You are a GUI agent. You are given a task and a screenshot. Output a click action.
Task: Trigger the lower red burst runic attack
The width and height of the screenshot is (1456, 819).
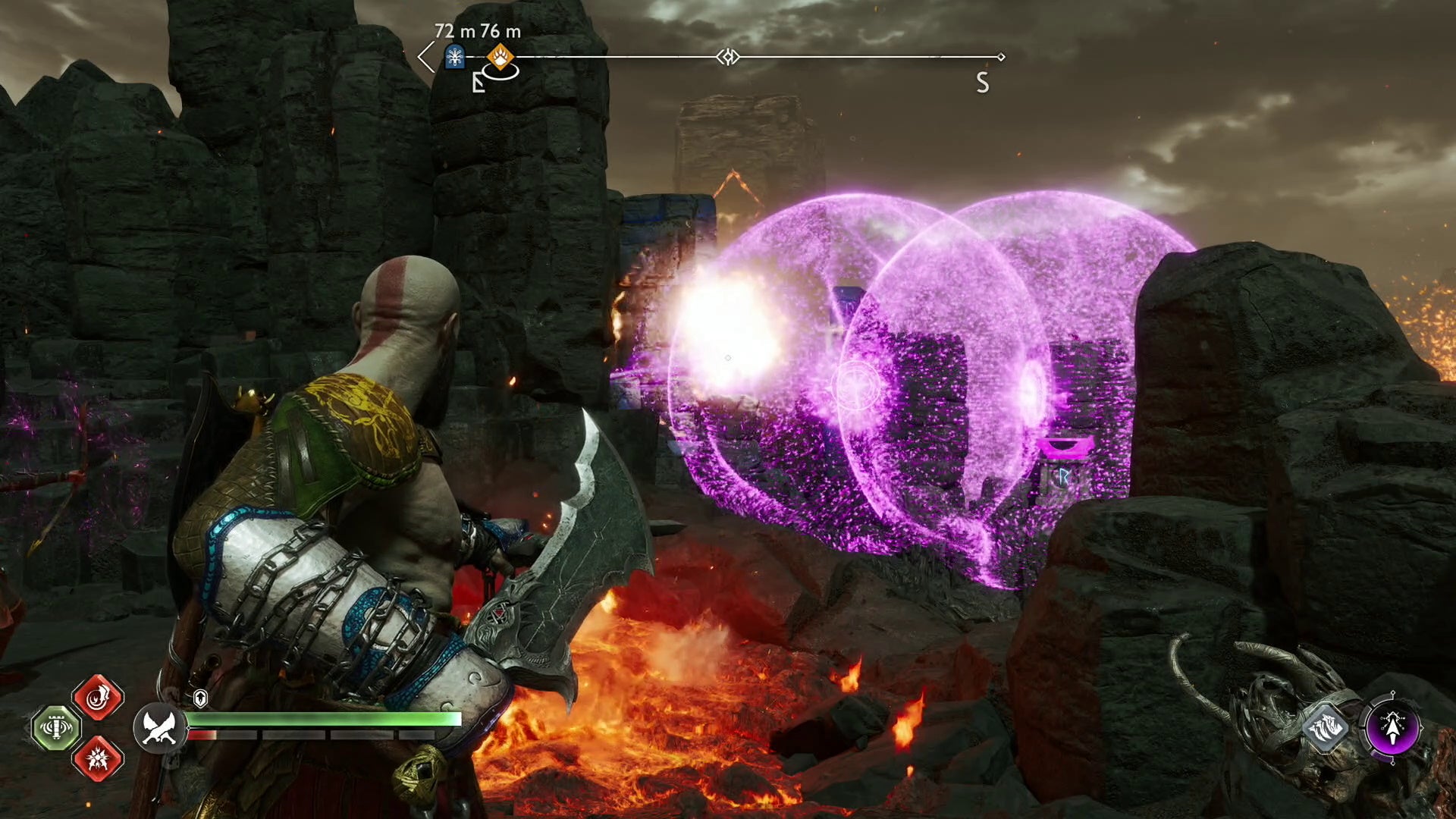click(x=98, y=758)
